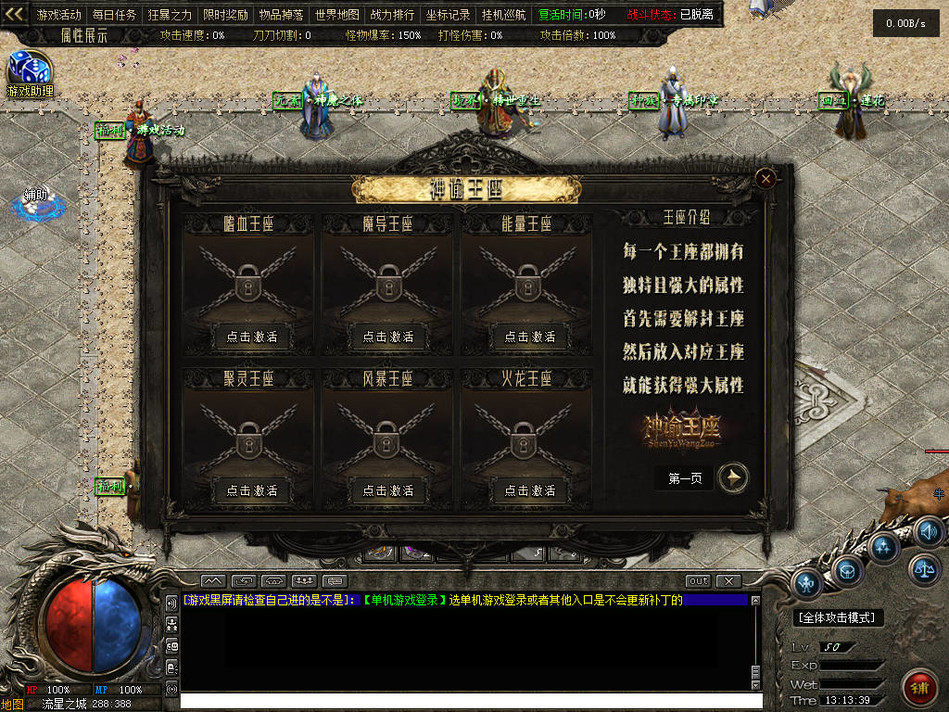Open 每日任务 daily quests

114,15
